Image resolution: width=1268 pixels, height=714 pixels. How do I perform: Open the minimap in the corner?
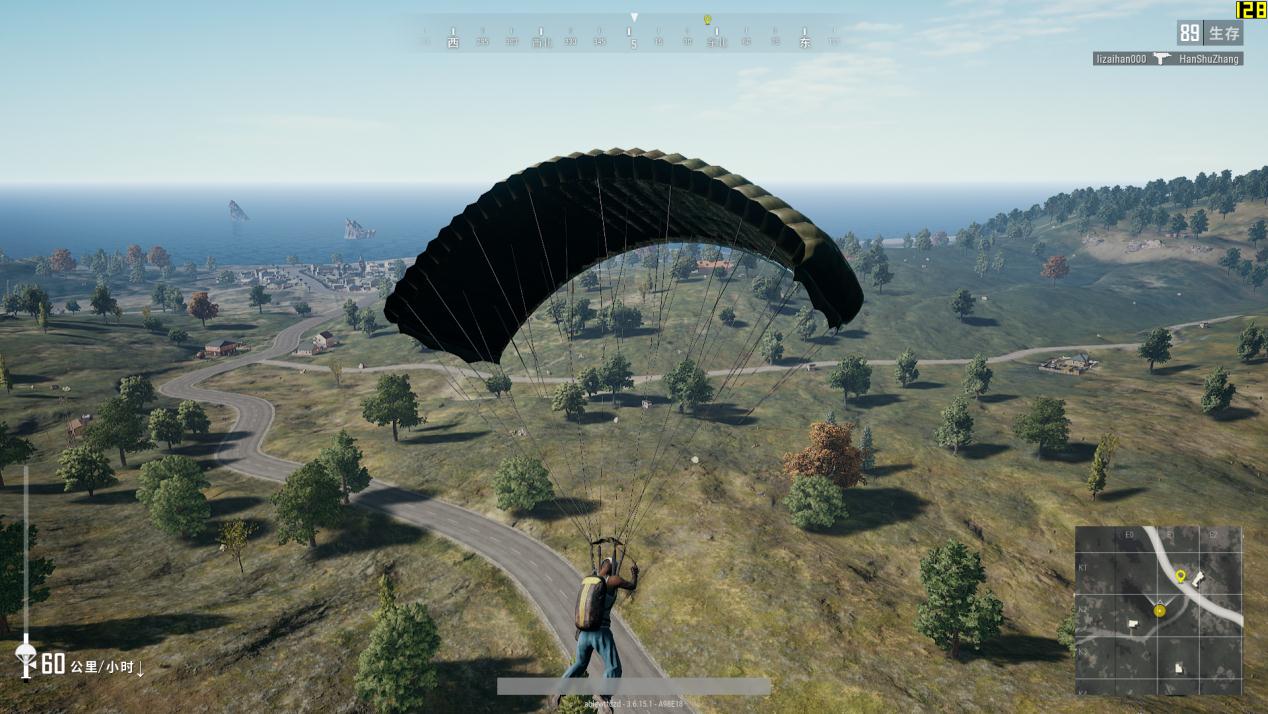pyautogui.click(x=1158, y=610)
